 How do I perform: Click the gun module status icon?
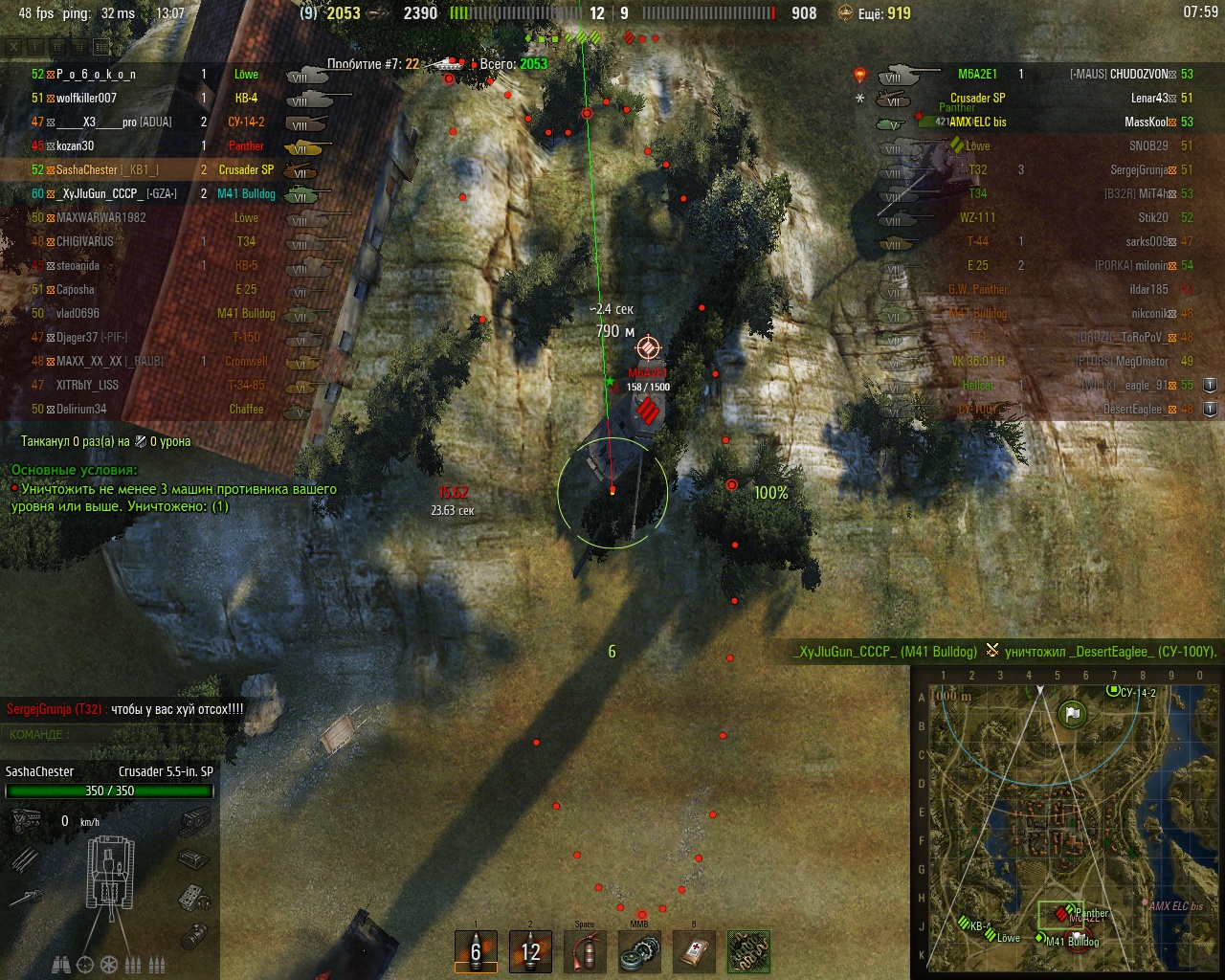coord(26,897)
